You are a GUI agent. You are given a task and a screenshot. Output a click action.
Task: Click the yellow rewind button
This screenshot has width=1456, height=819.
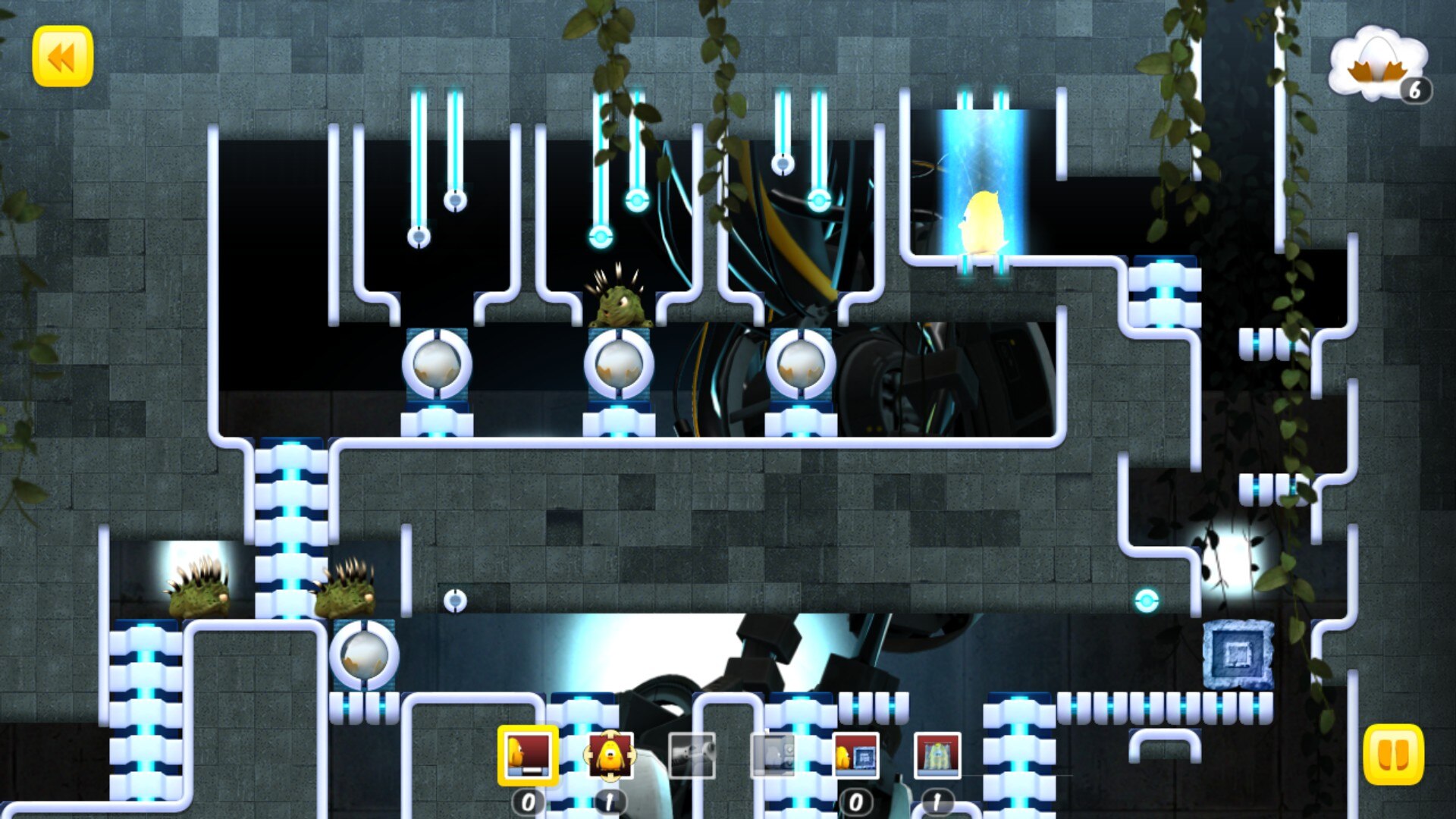[62, 56]
